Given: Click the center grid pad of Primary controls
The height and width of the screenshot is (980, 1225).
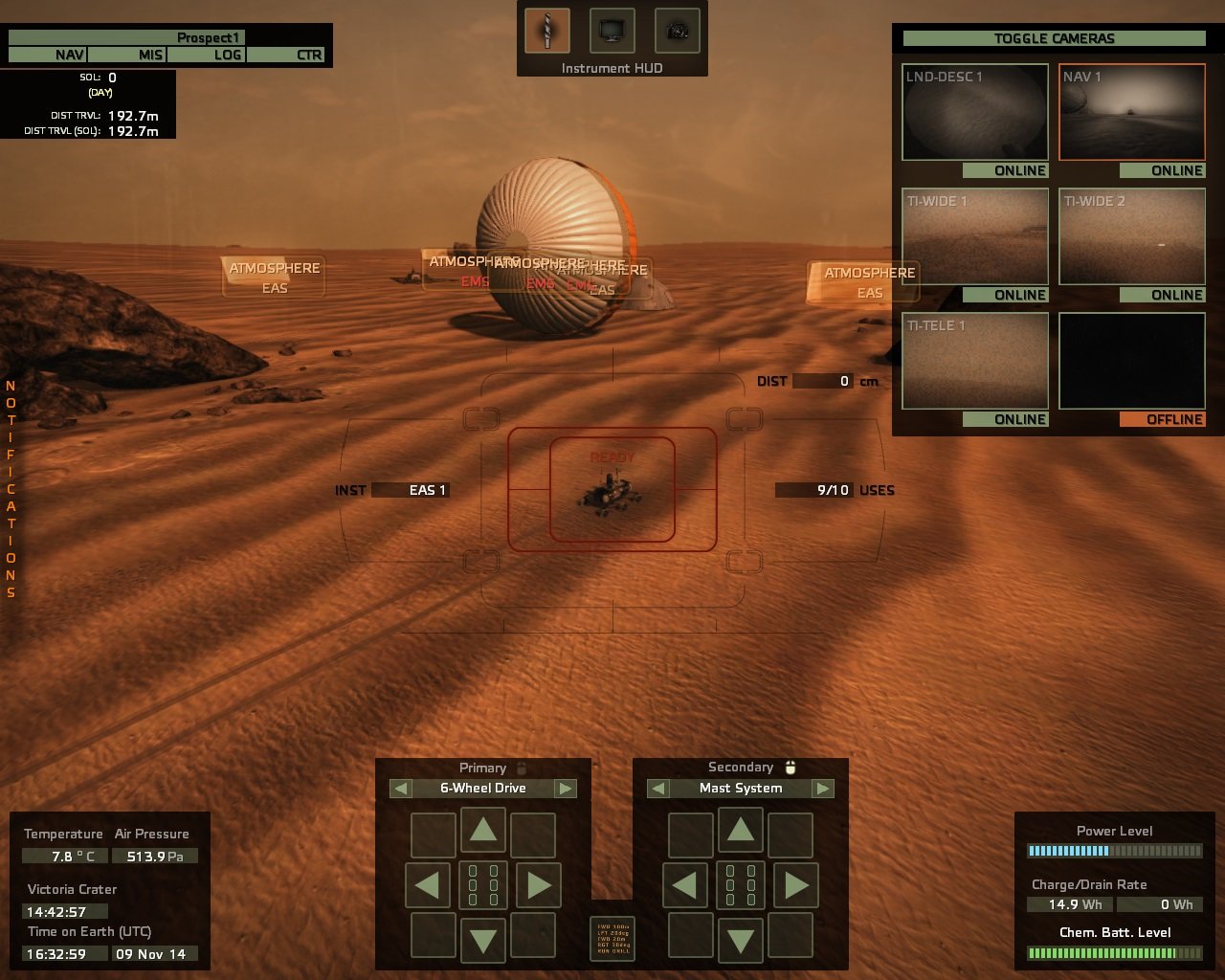Looking at the screenshot, I should 483,885.
